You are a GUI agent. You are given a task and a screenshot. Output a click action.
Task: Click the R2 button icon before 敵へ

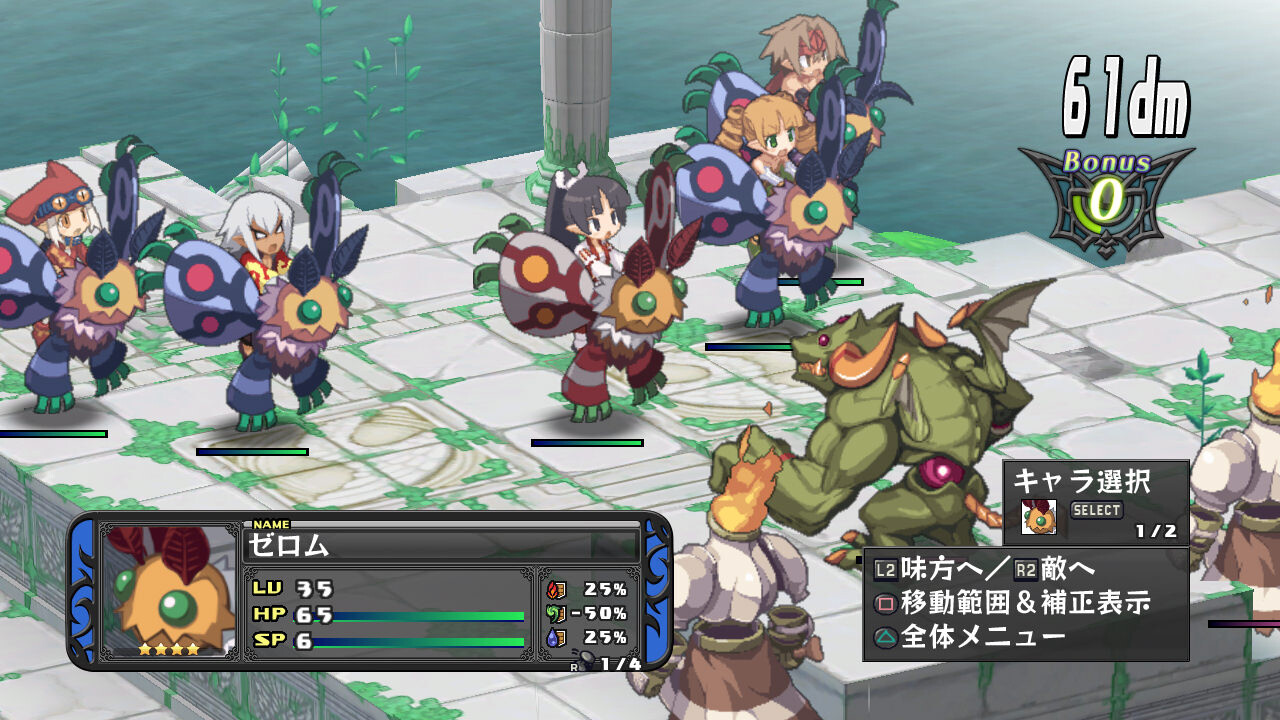pos(1026,568)
